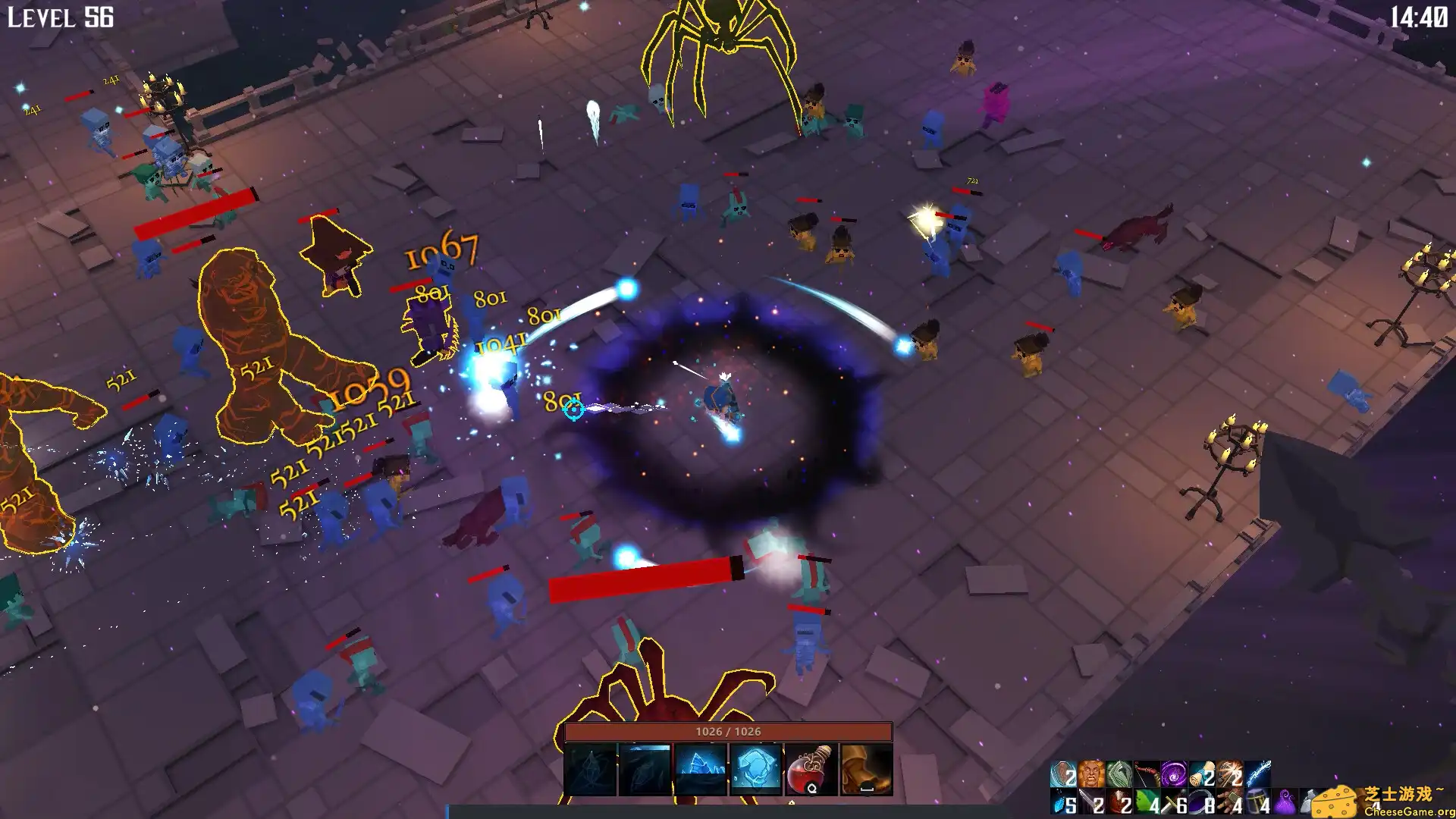Activate the ice crystal spikes ability
The image size is (1456, 819).
(x=700, y=769)
